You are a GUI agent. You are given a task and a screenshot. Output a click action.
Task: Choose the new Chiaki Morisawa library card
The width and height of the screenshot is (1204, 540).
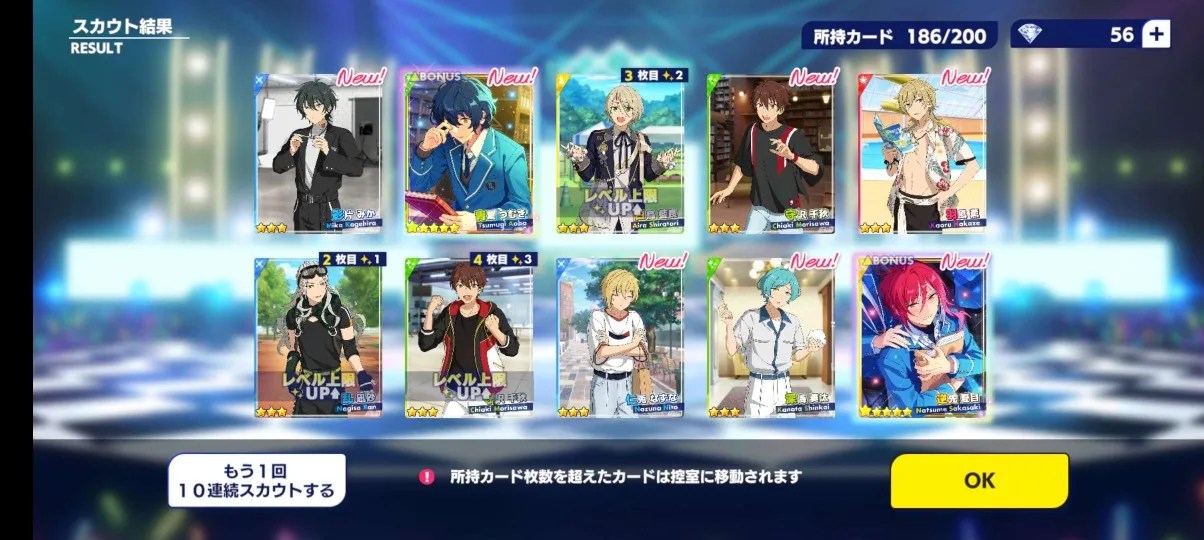770,153
